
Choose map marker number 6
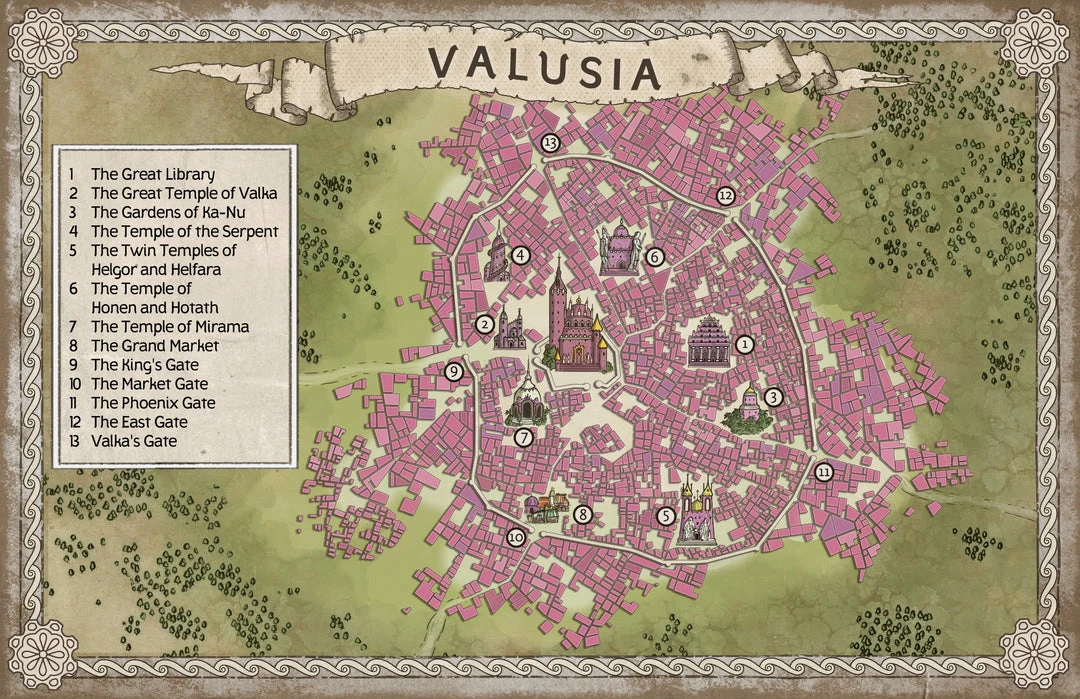point(655,257)
